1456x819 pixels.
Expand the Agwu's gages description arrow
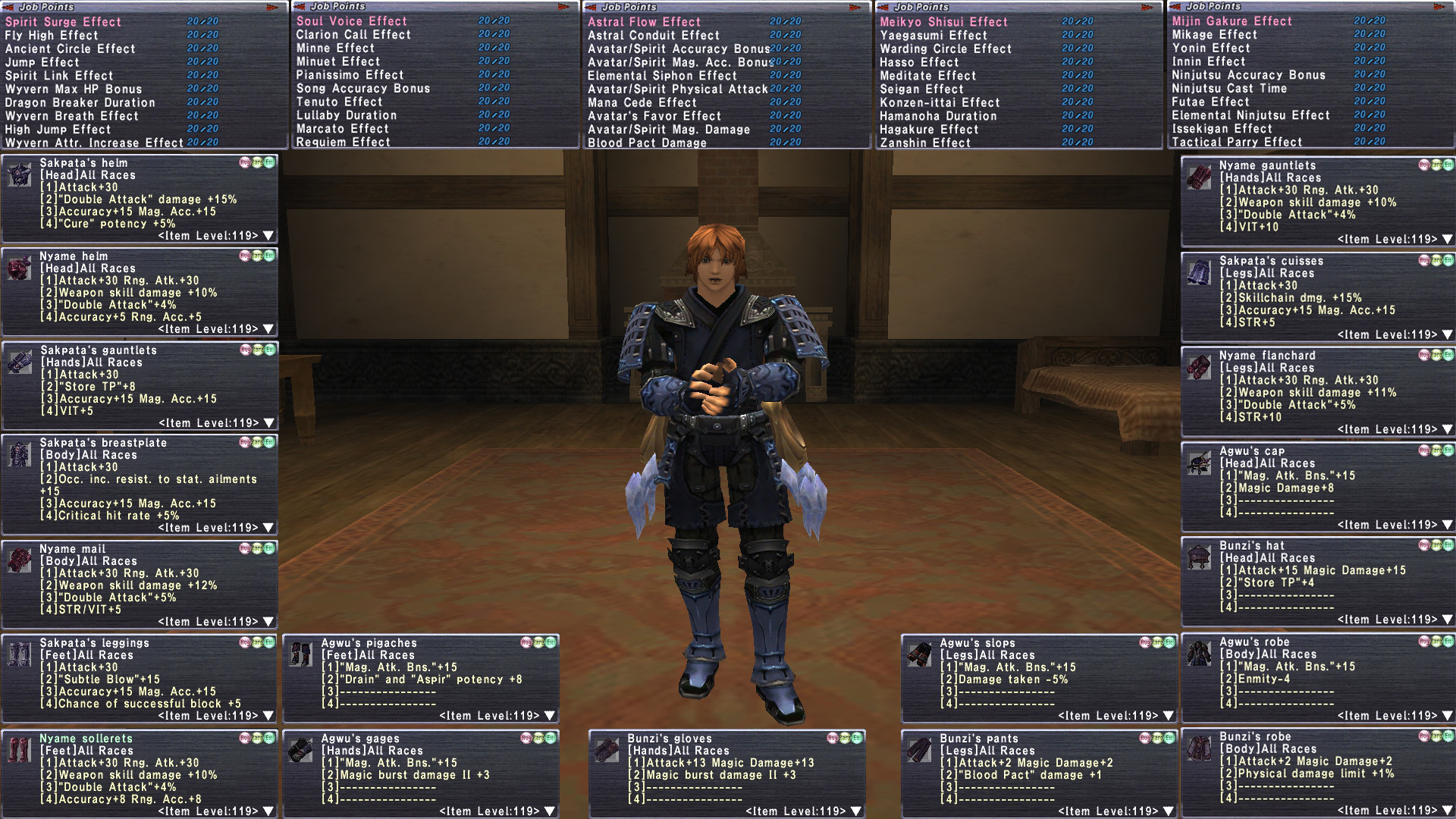coord(550,811)
